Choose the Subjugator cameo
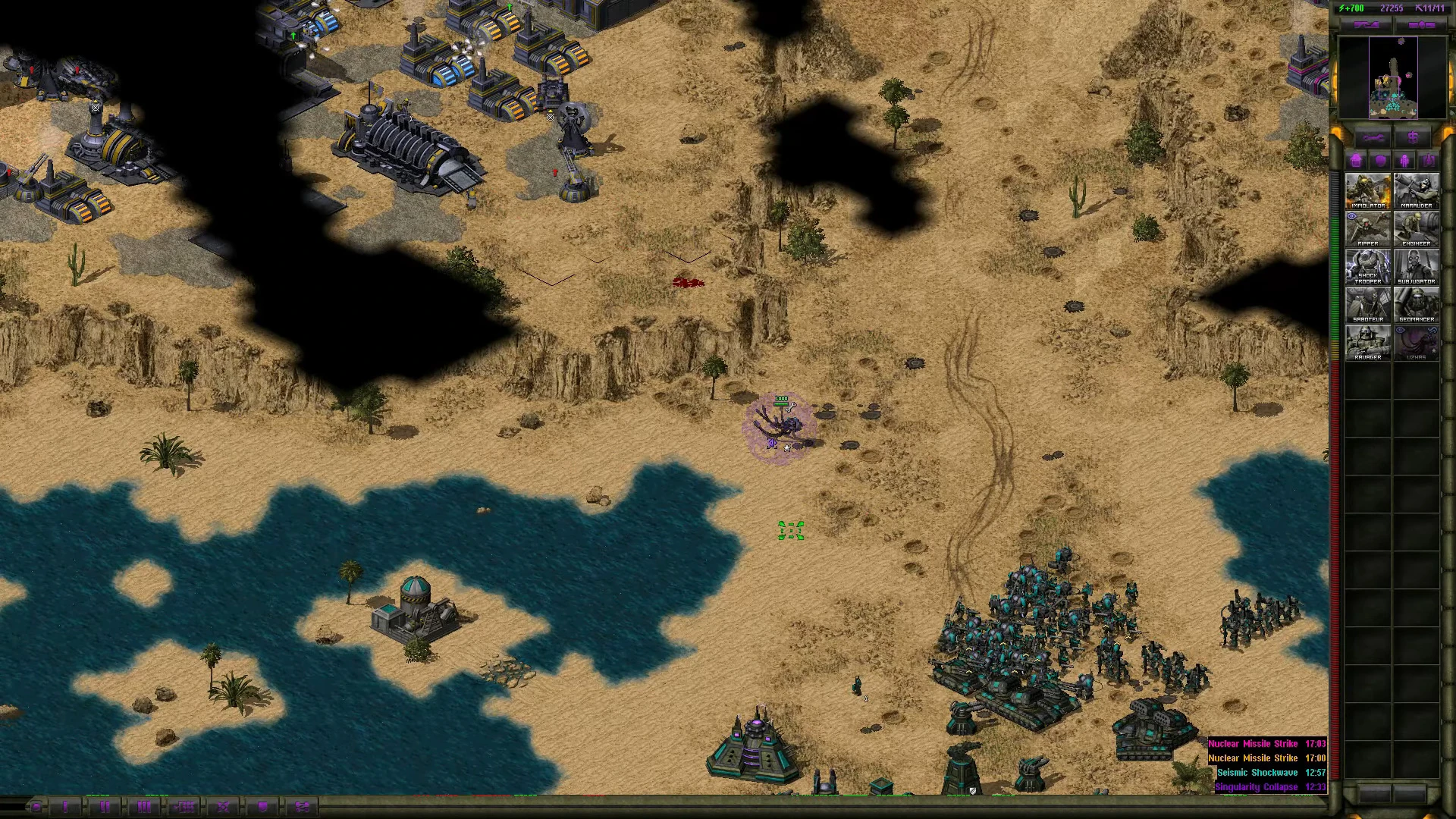 click(1417, 266)
